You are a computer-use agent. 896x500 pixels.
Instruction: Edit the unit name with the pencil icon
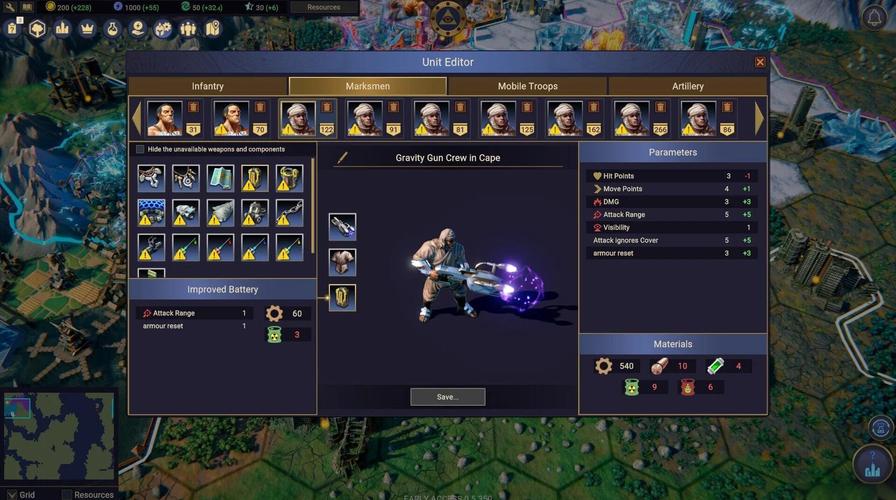pos(342,158)
